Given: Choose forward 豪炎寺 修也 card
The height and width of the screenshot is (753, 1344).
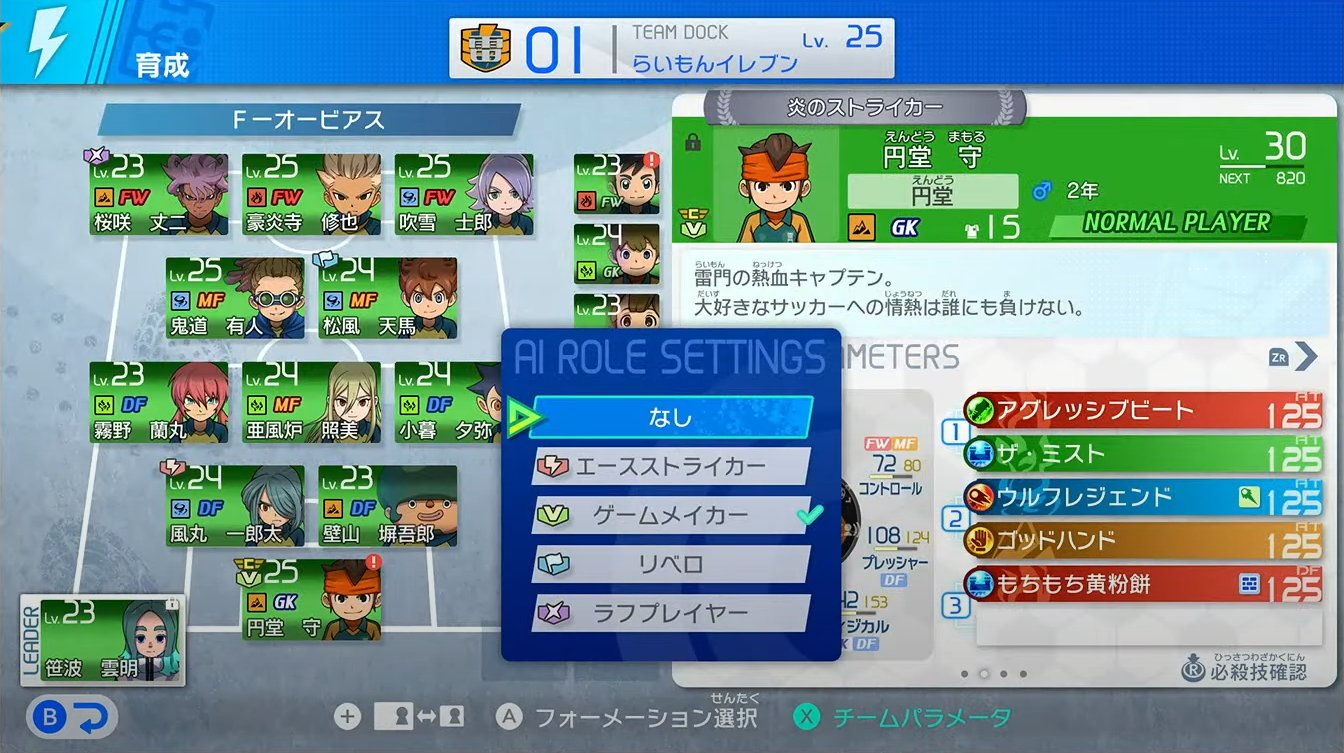Looking at the screenshot, I should point(311,194).
